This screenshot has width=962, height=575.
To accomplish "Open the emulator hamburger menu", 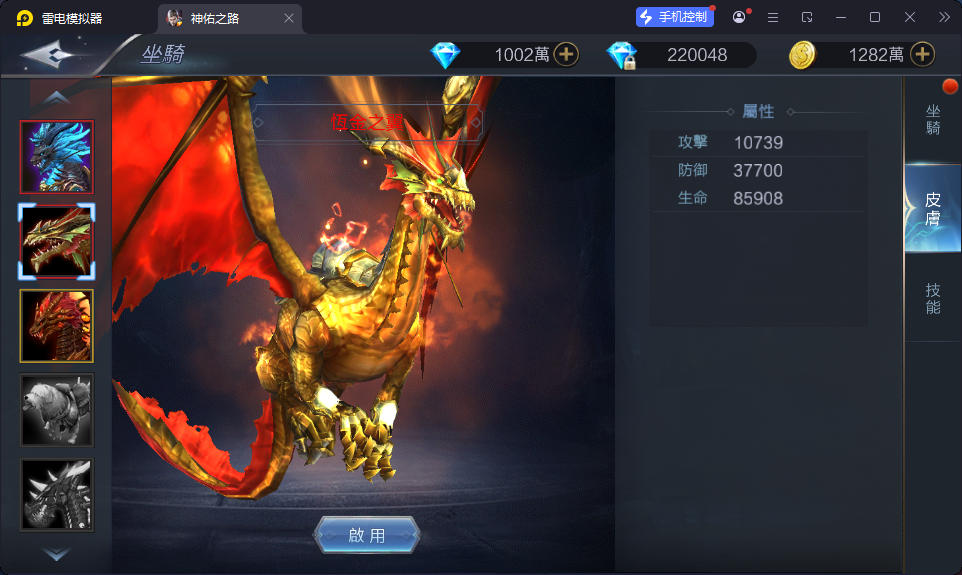I will tap(773, 17).
